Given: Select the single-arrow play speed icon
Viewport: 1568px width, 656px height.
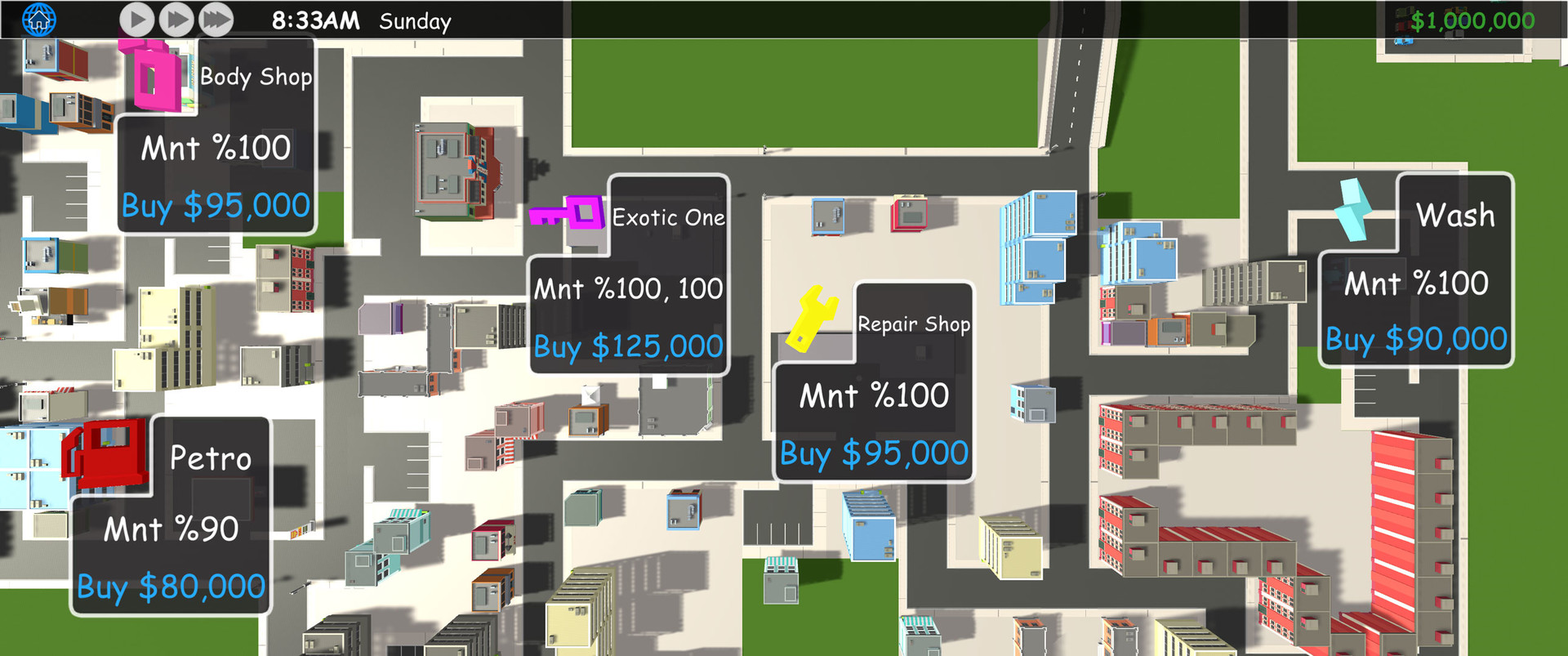Looking at the screenshot, I should [x=136, y=20].
